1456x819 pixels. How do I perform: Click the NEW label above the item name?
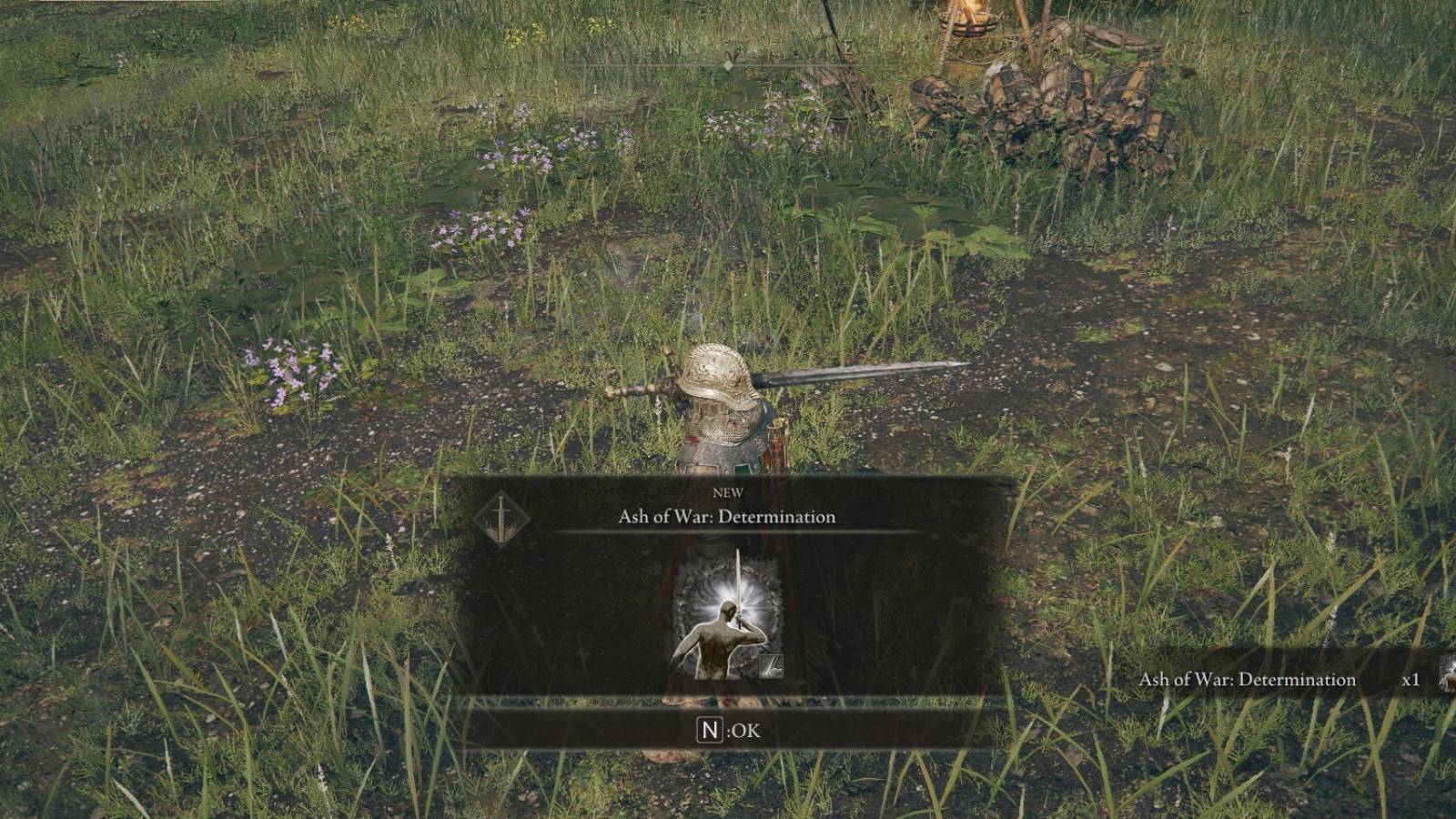[x=728, y=492]
